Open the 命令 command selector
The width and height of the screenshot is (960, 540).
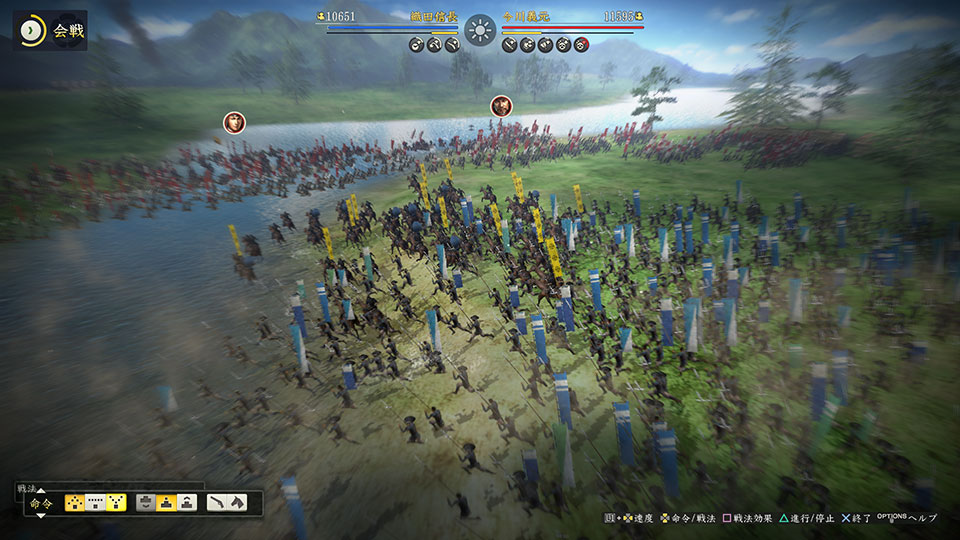coord(42,503)
